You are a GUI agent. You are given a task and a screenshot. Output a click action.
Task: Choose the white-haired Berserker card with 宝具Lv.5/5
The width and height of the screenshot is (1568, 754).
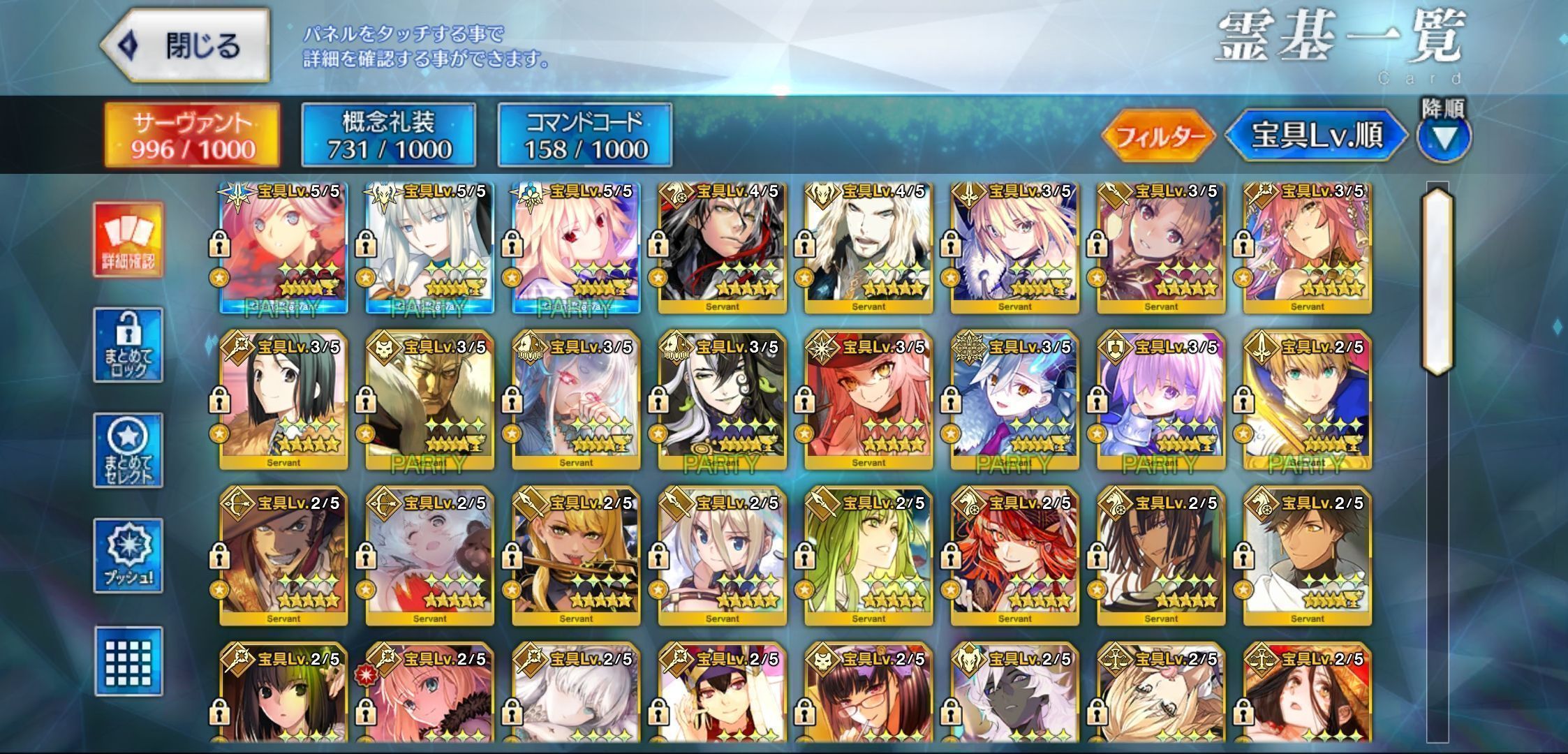pyautogui.click(x=429, y=244)
